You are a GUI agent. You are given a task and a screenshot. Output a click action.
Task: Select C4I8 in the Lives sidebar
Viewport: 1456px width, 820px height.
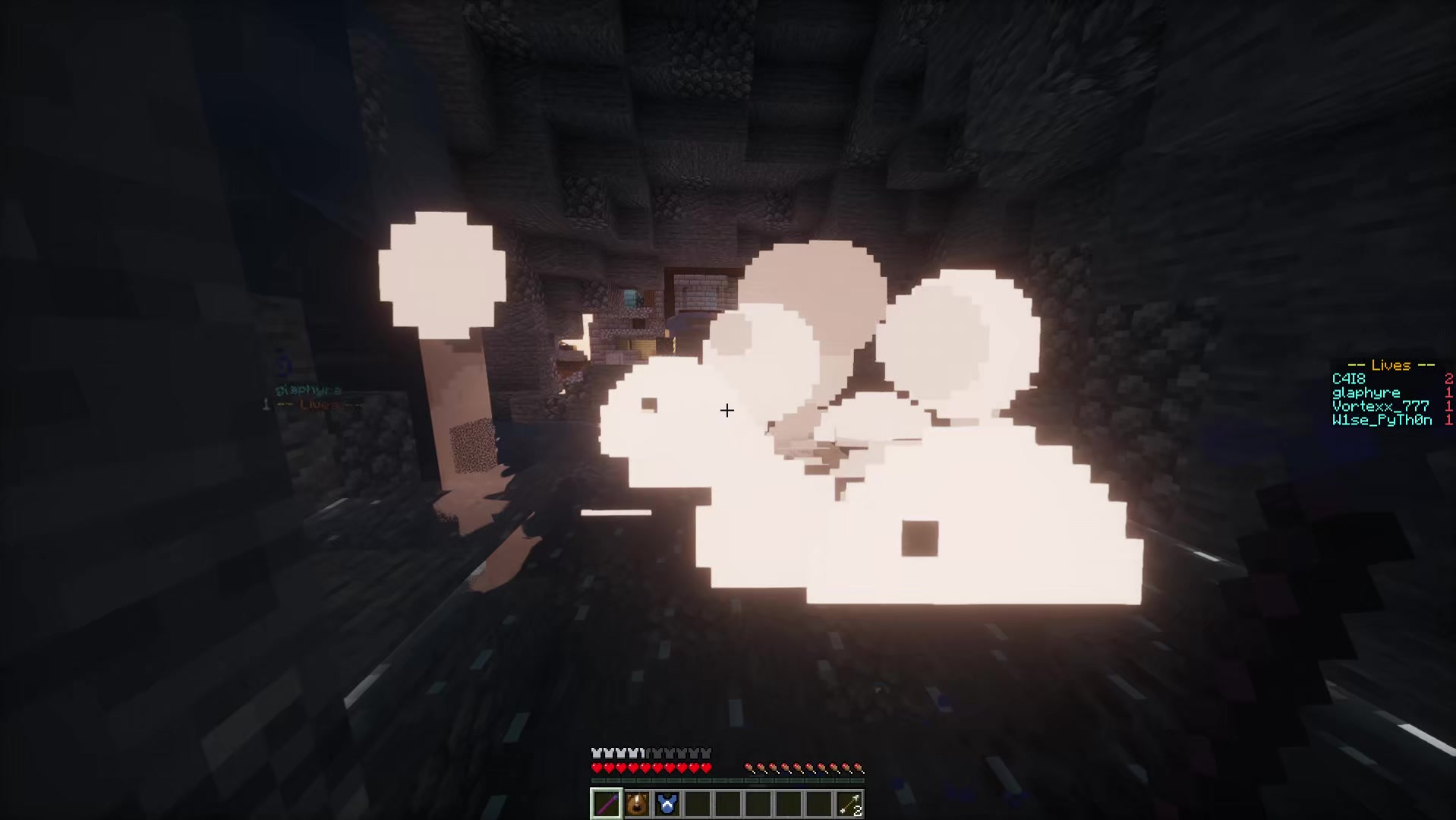click(1348, 379)
